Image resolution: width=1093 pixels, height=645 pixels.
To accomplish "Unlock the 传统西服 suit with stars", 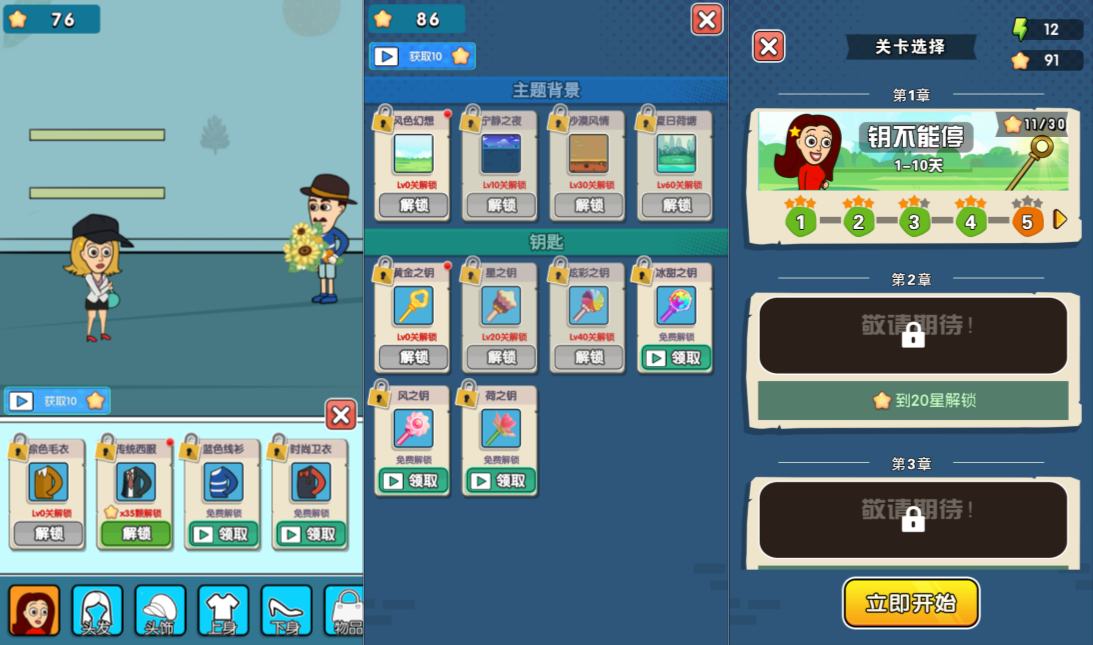I will 135,534.
